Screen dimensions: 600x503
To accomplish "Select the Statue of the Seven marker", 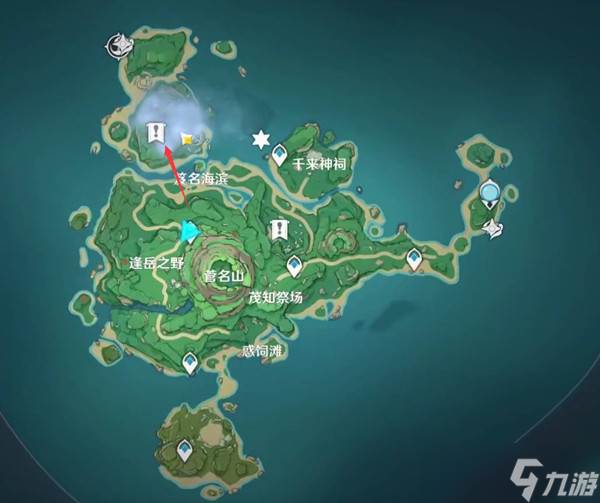I will click(x=489, y=192).
